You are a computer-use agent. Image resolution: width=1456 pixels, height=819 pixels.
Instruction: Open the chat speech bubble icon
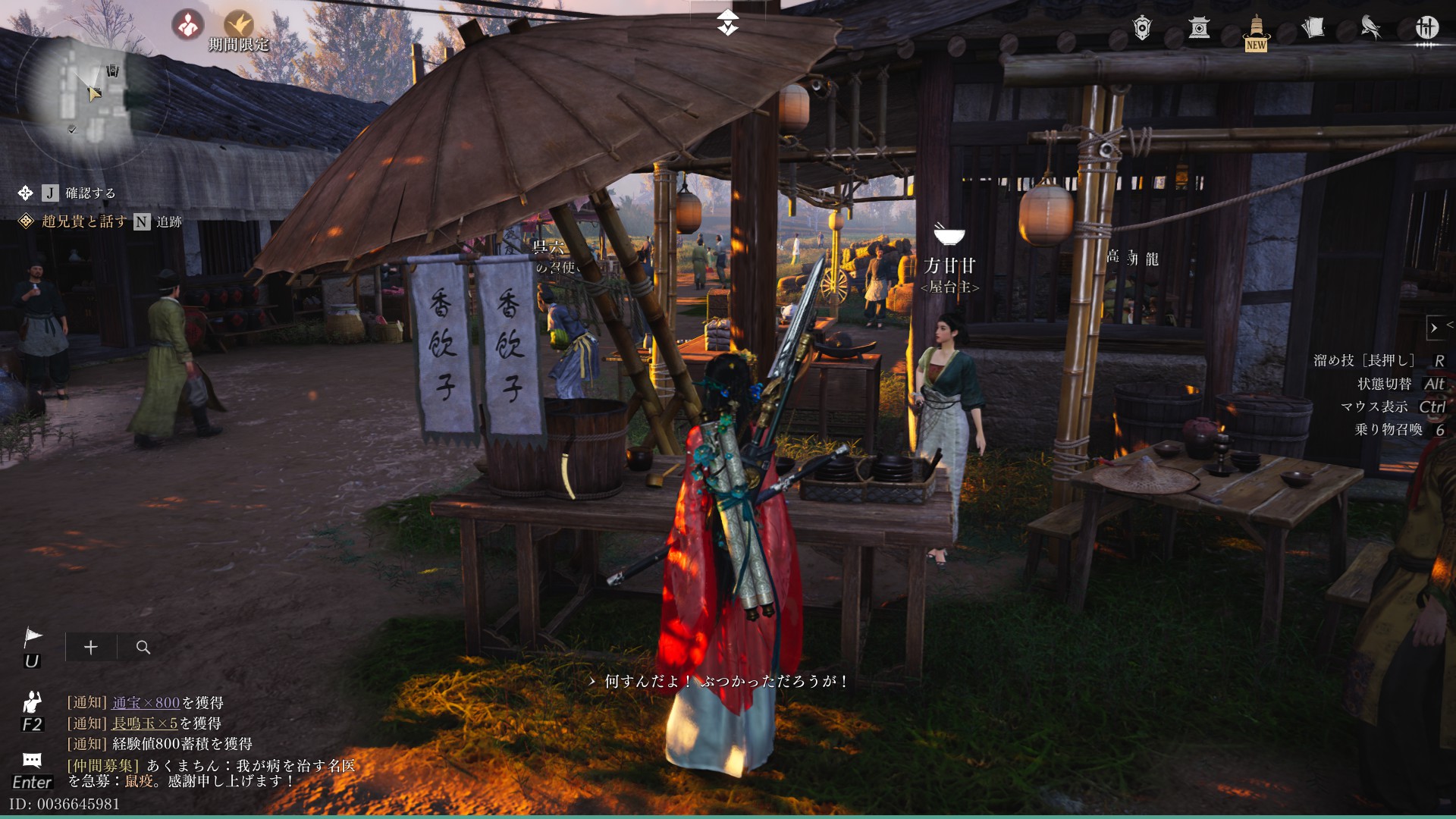(x=32, y=760)
